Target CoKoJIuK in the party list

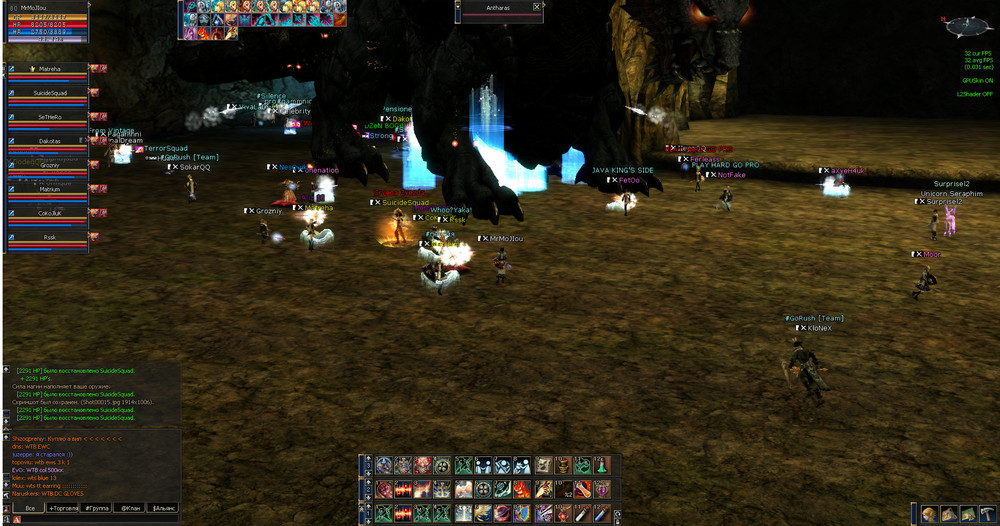pyautogui.click(x=50, y=213)
